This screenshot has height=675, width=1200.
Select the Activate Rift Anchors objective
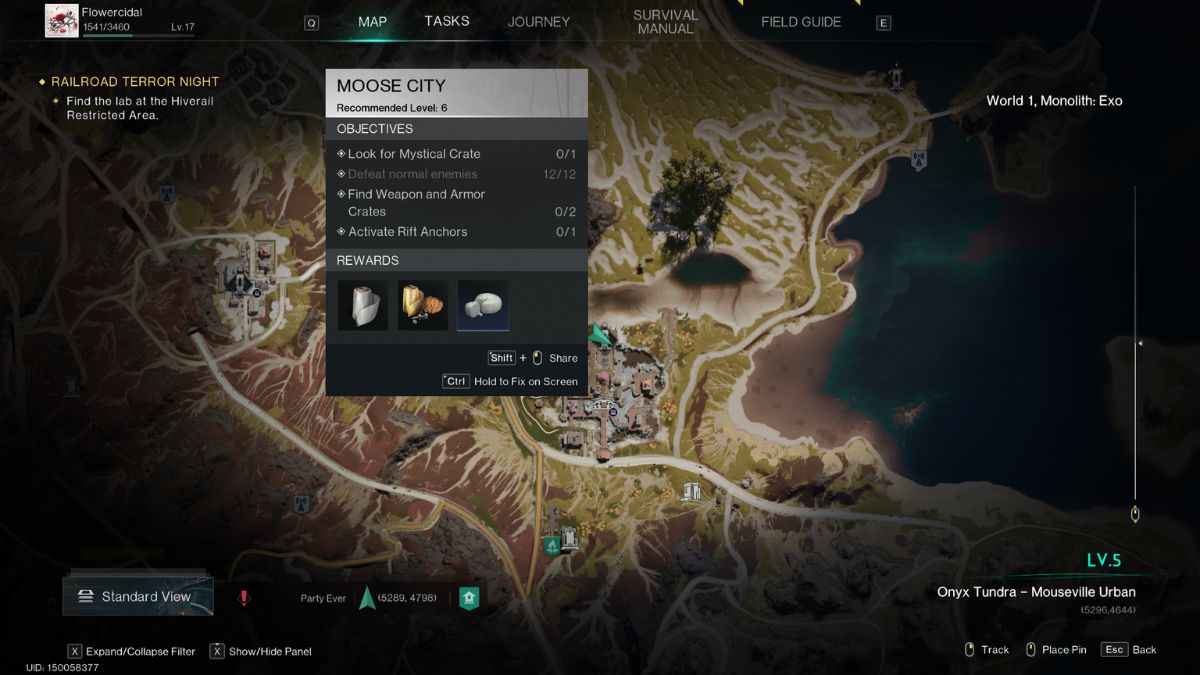pos(407,232)
